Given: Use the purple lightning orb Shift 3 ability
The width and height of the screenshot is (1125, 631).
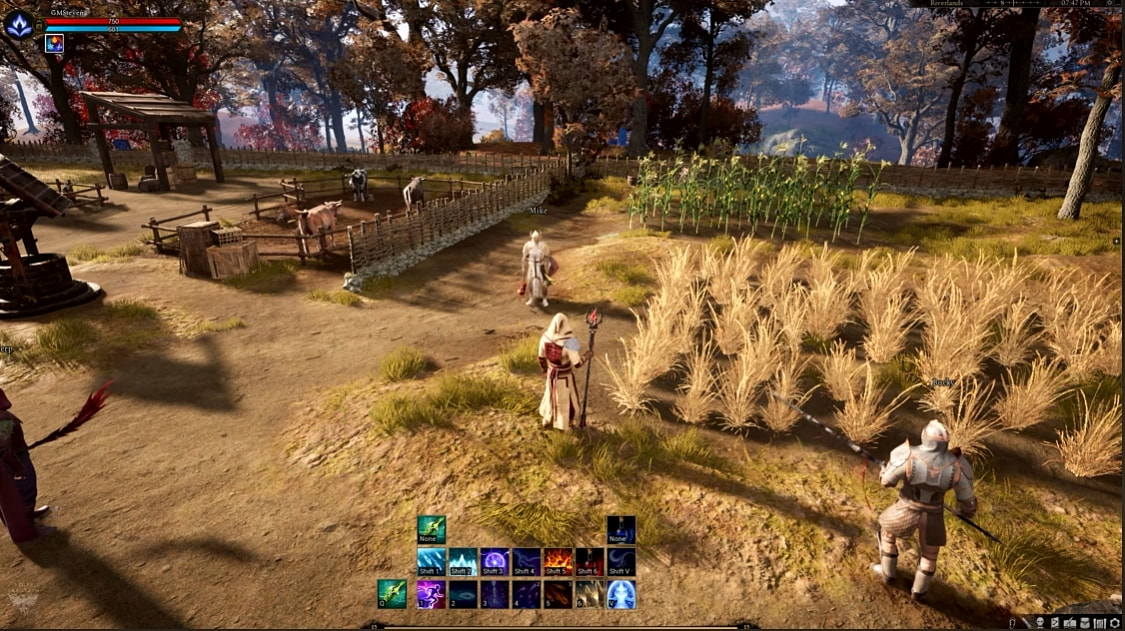Looking at the screenshot, I should tap(495, 562).
